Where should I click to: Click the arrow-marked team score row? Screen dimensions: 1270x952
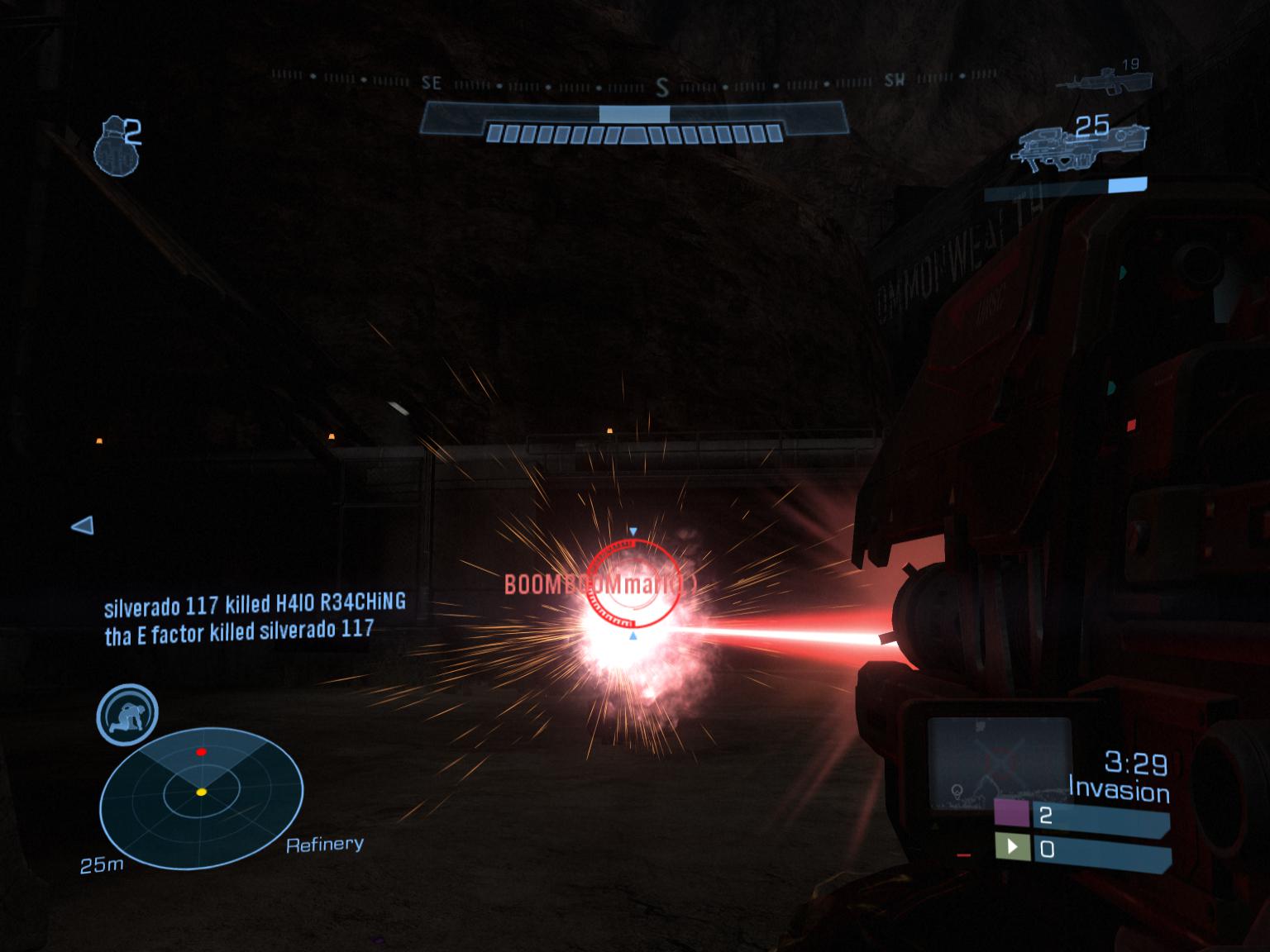click(x=1081, y=850)
